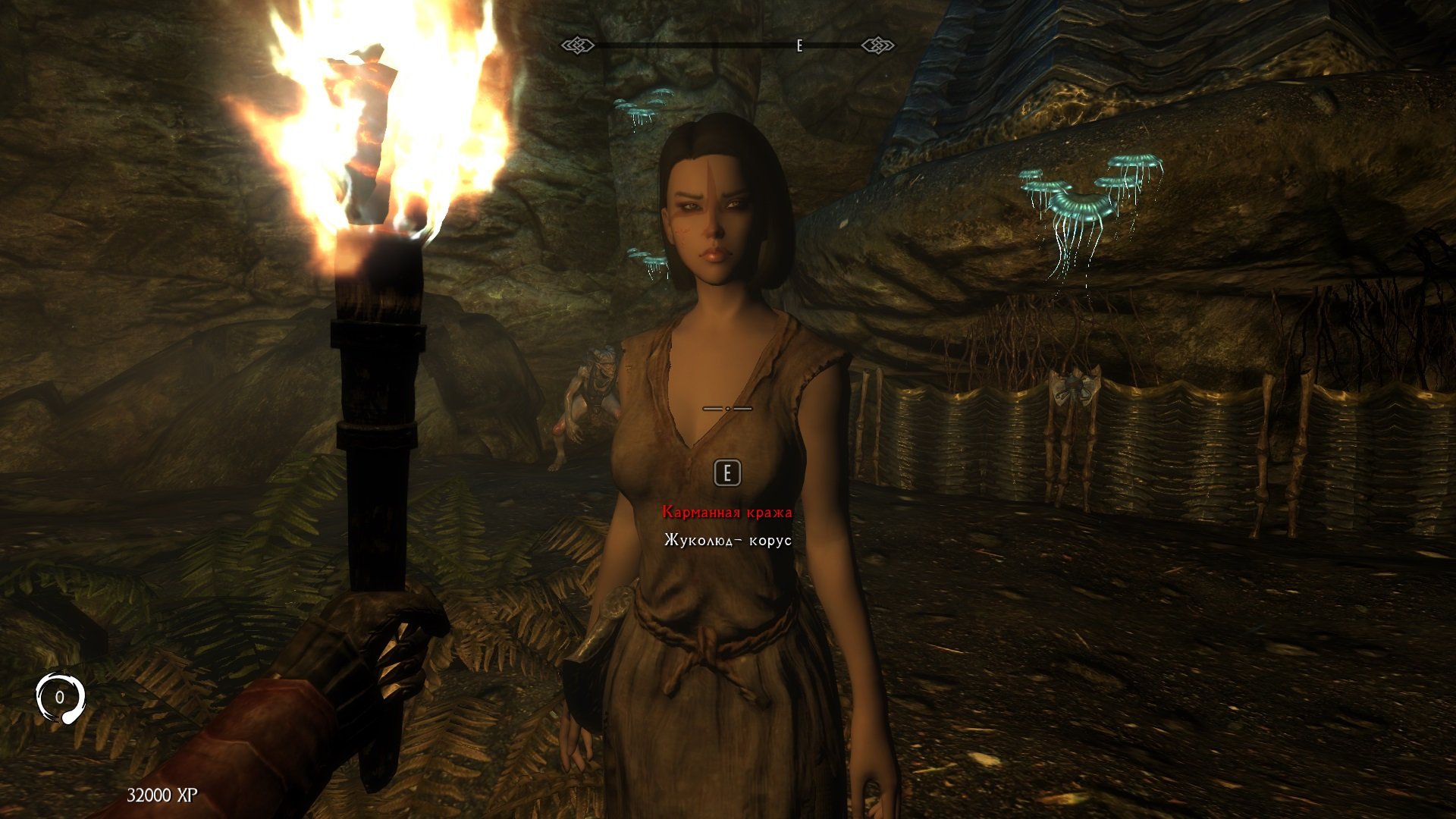Click the compass bar showing East
The width and height of the screenshot is (1456, 819).
(727, 46)
